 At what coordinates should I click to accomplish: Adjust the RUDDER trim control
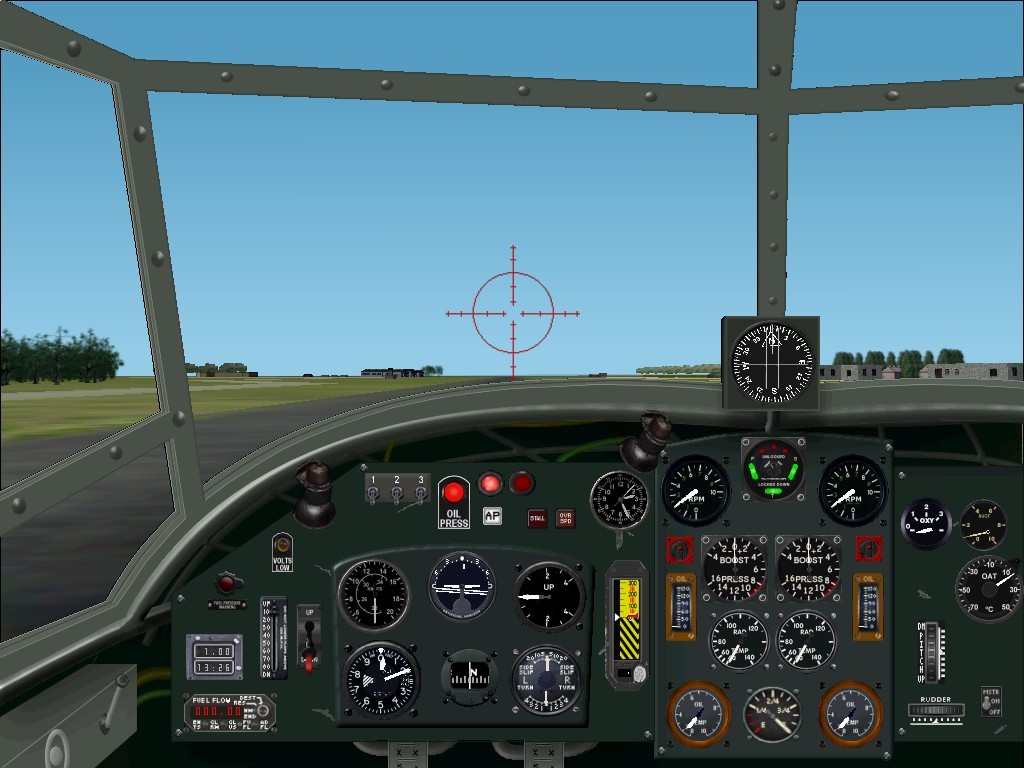936,711
